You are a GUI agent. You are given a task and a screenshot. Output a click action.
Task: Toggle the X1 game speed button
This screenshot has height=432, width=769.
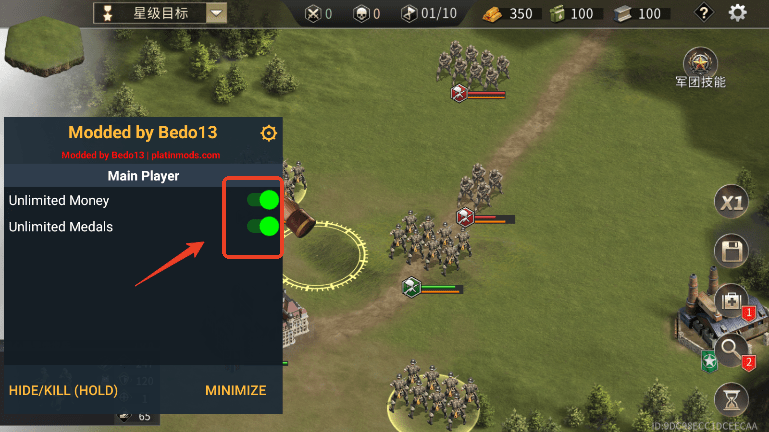[732, 203]
